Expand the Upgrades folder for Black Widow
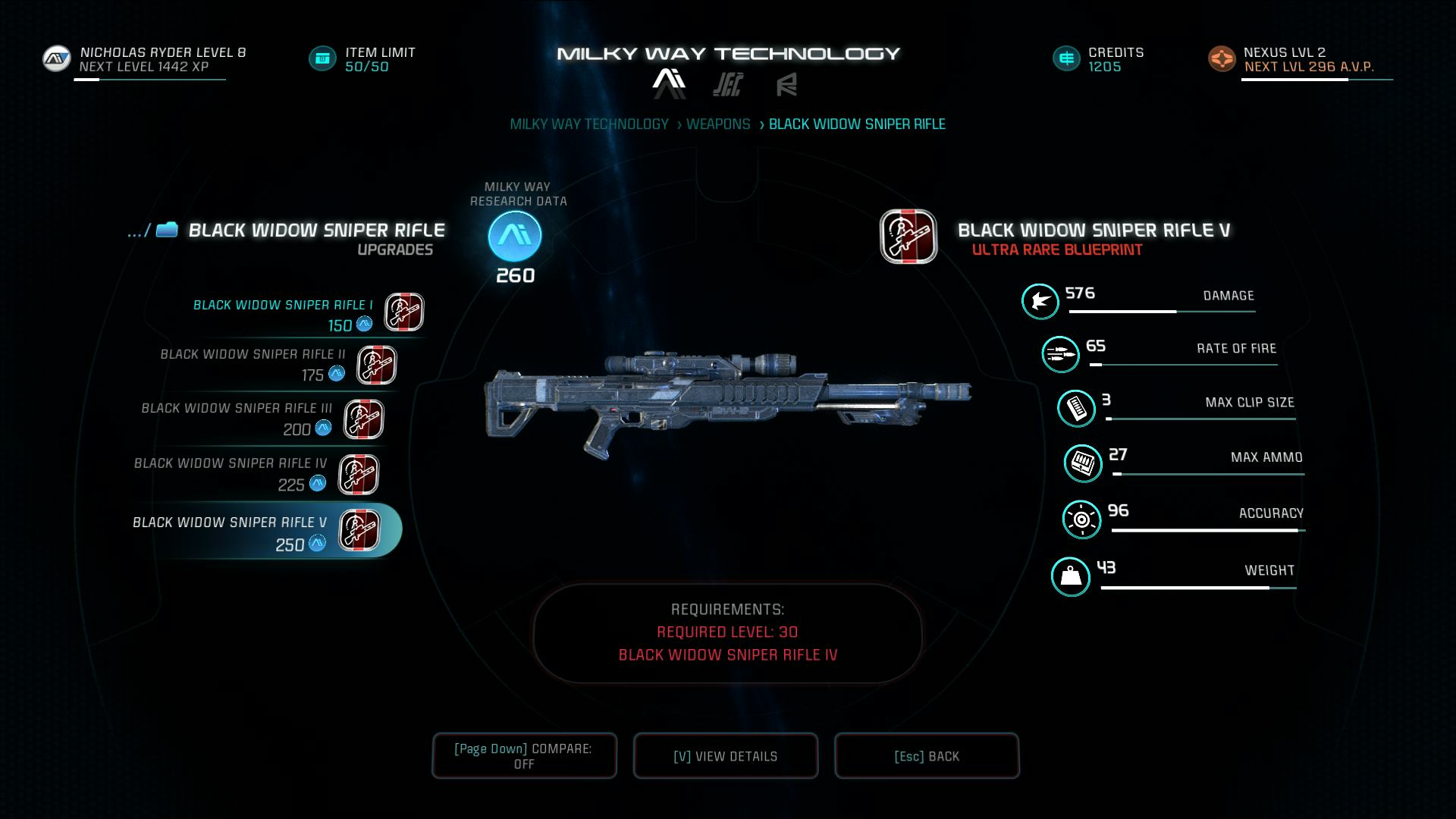 165,230
